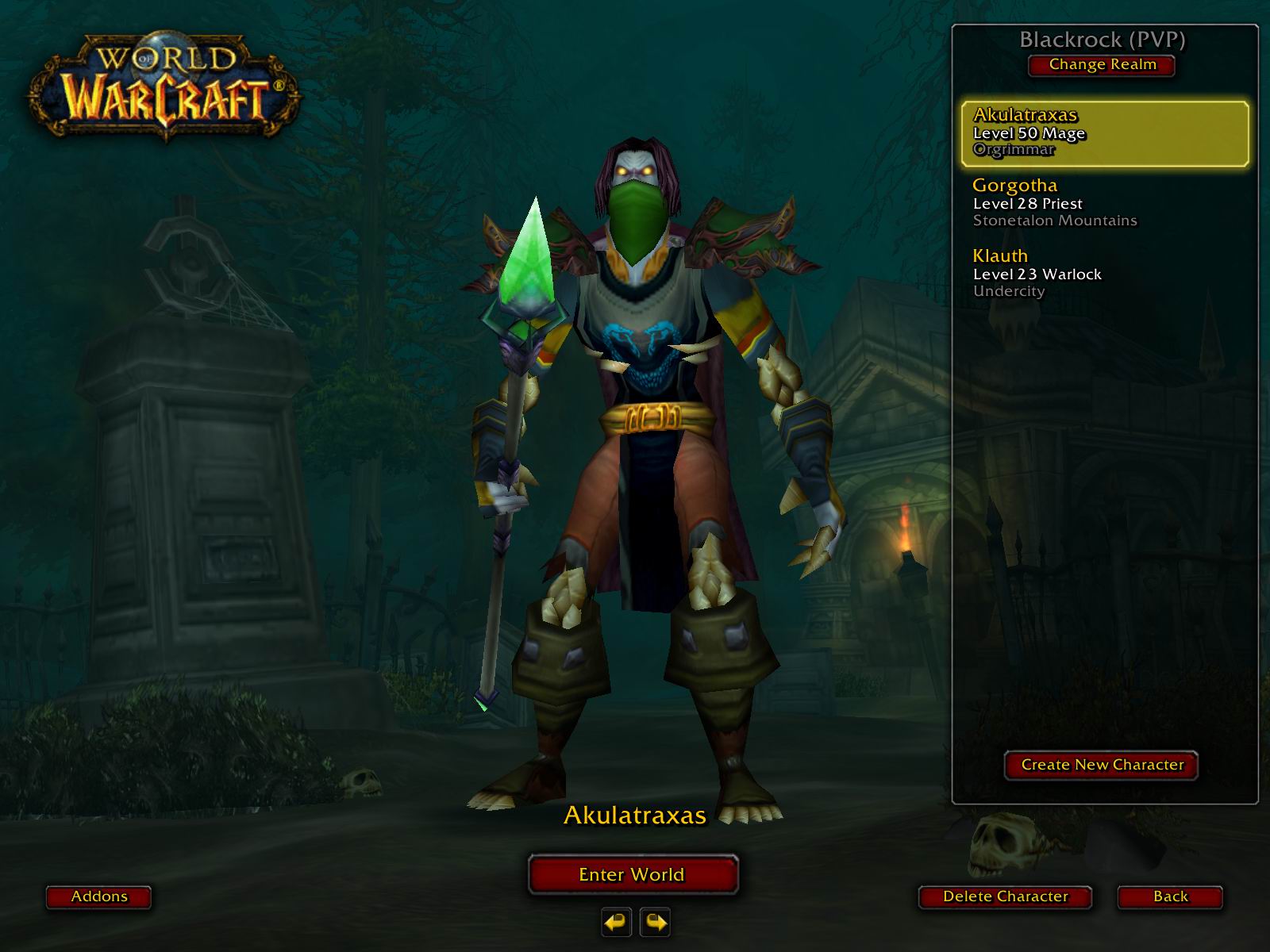Rotate character with the right arrow button
1270x952 pixels.
(655, 922)
